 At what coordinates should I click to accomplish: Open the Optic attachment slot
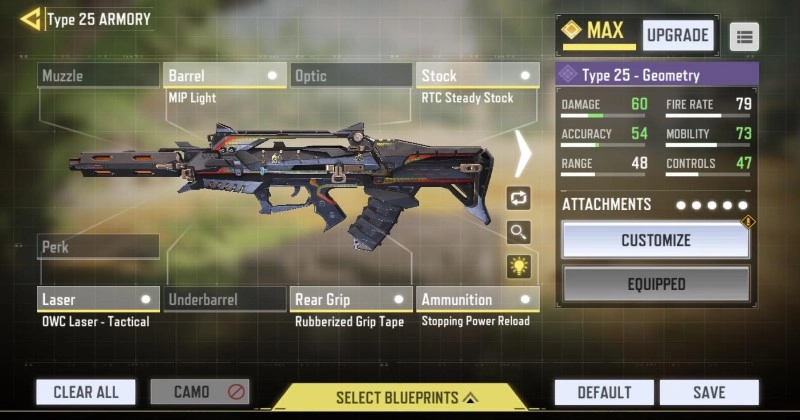pyautogui.click(x=351, y=76)
